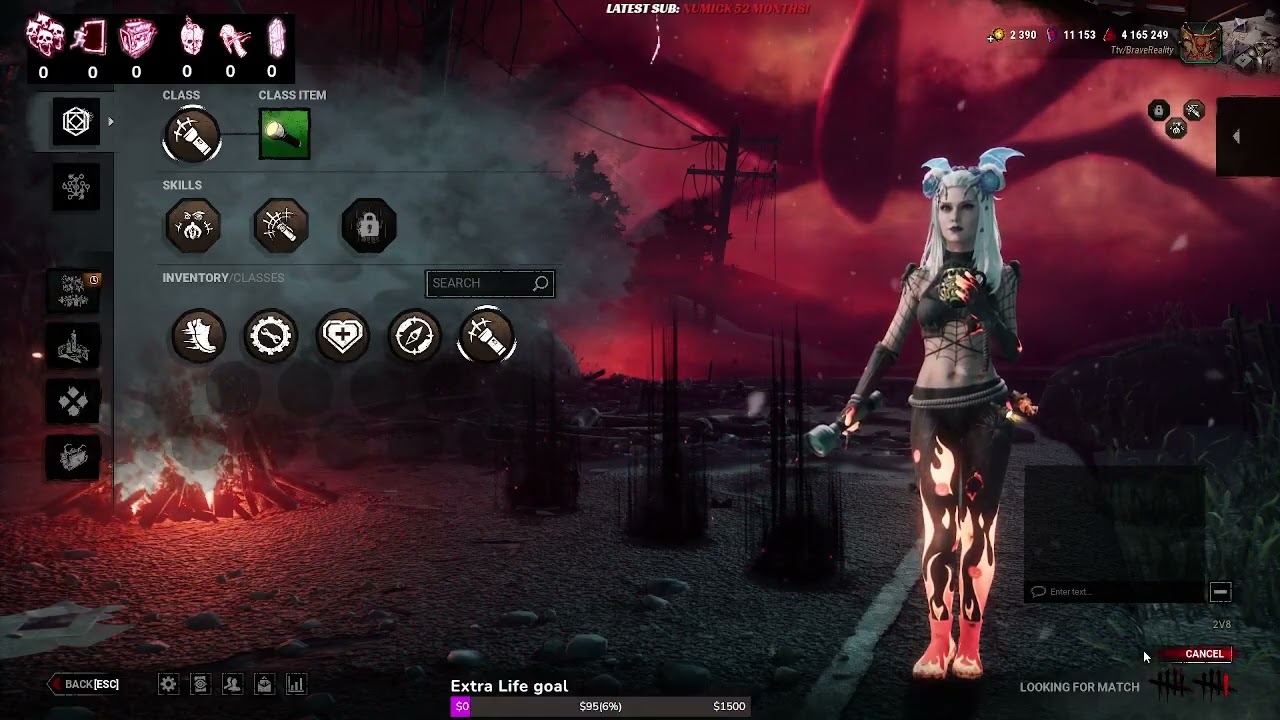The height and width of the screenshot is (720, 1280).
Task: Click the chat text entry box
Action: [1115, 592]
